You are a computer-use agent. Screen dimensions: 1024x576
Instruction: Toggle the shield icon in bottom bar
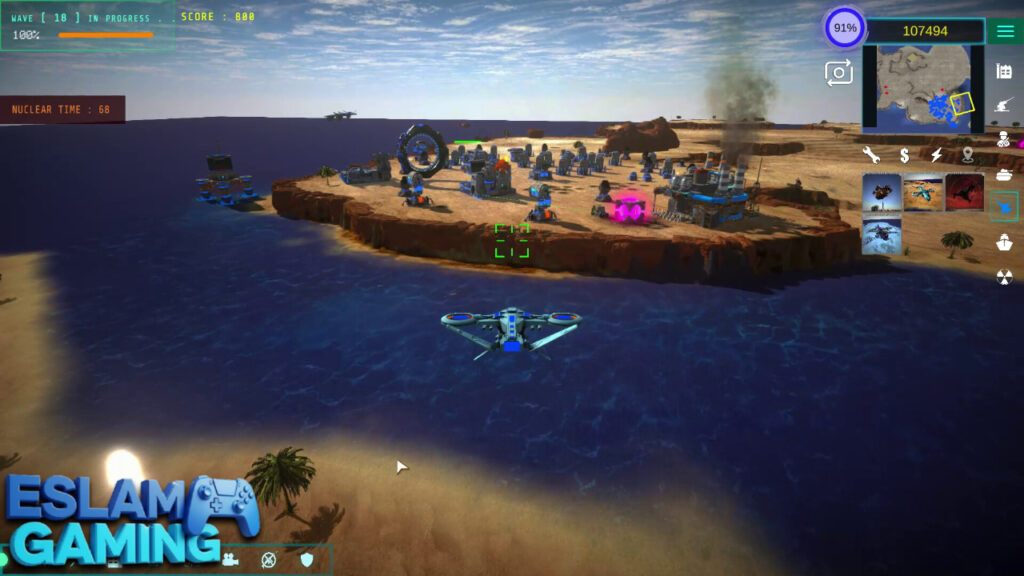tap(307, 559)
